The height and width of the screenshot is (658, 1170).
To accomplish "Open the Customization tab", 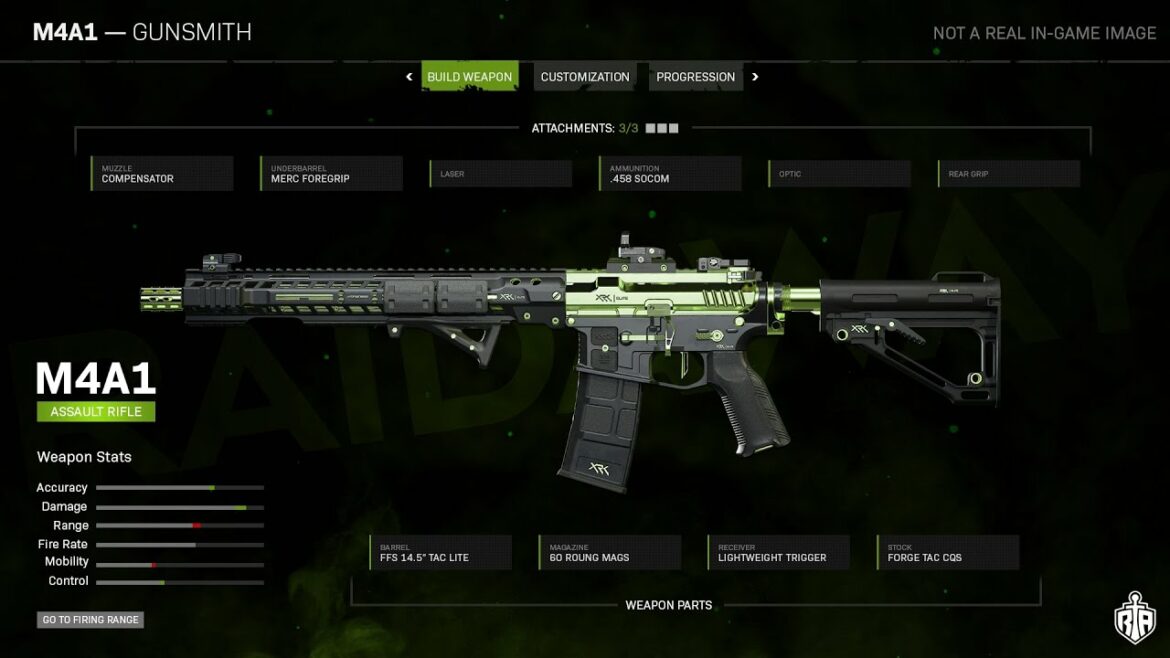I will pos(585,77).
